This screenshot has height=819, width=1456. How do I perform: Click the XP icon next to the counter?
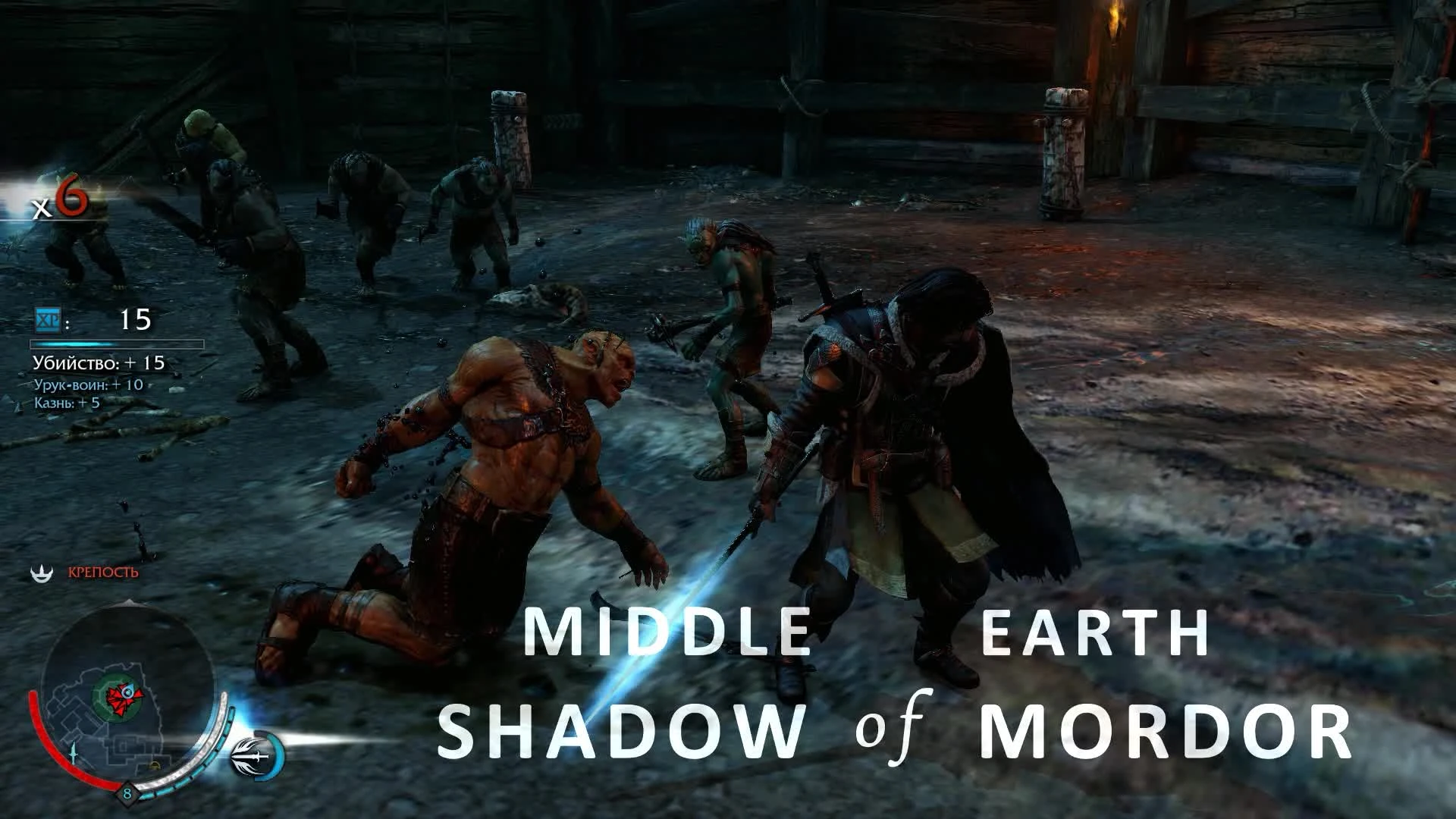tap(48, 319)
